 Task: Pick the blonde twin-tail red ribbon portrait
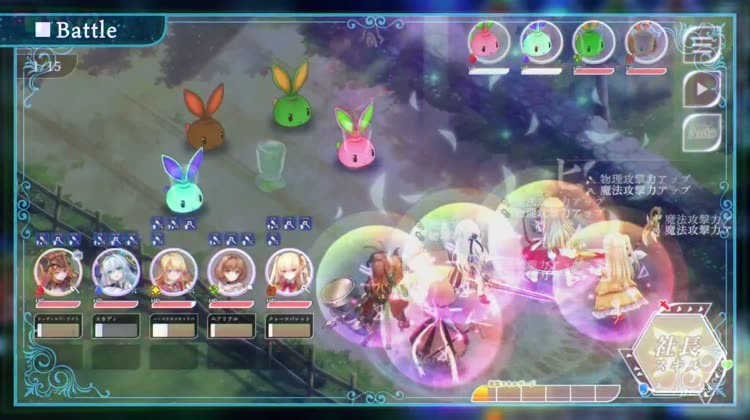(x=288, y=270)
